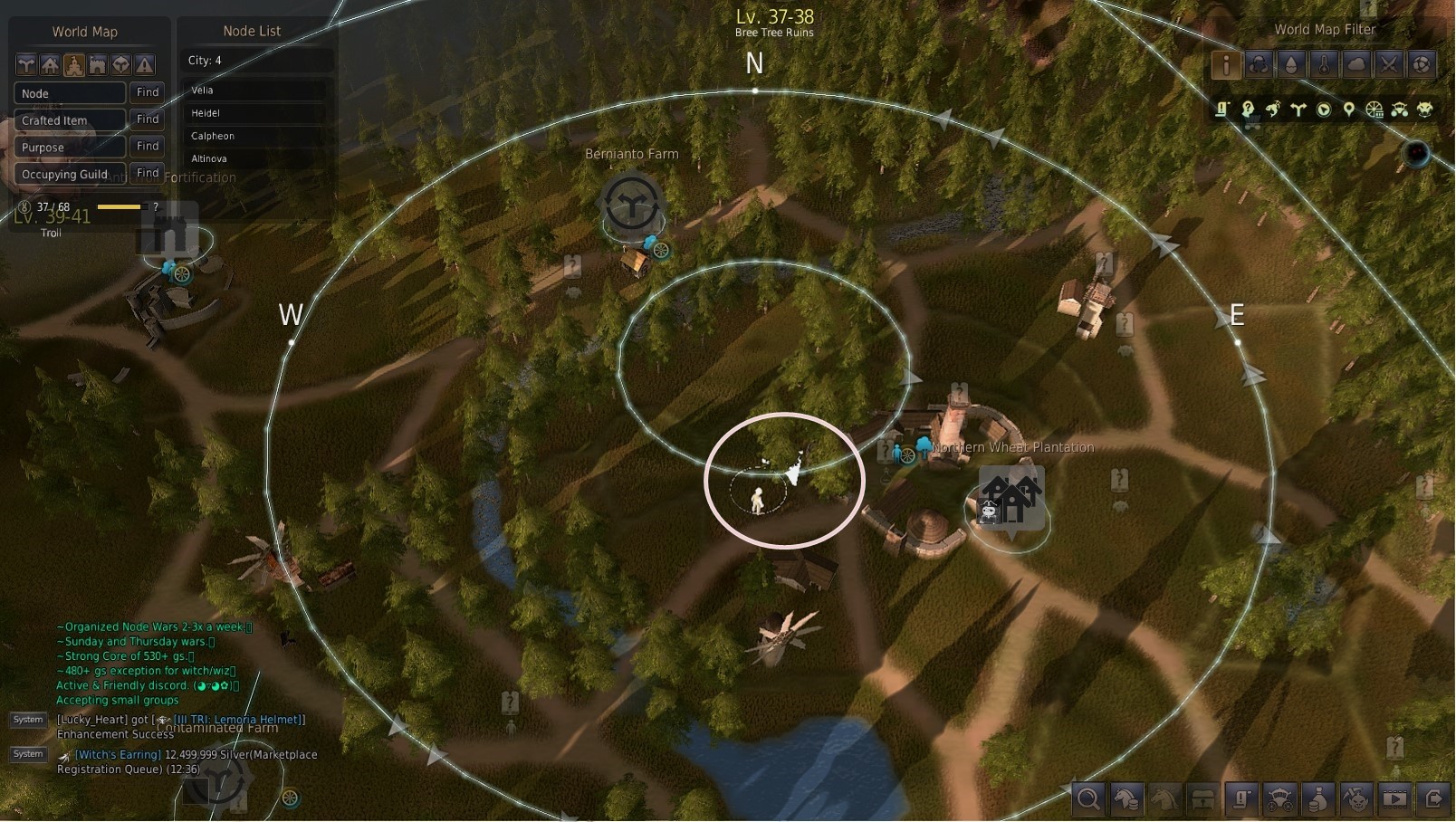Pick Calpheon in the Node List
This screenshot has height=822, width=1456.
(x=255, y=136)
